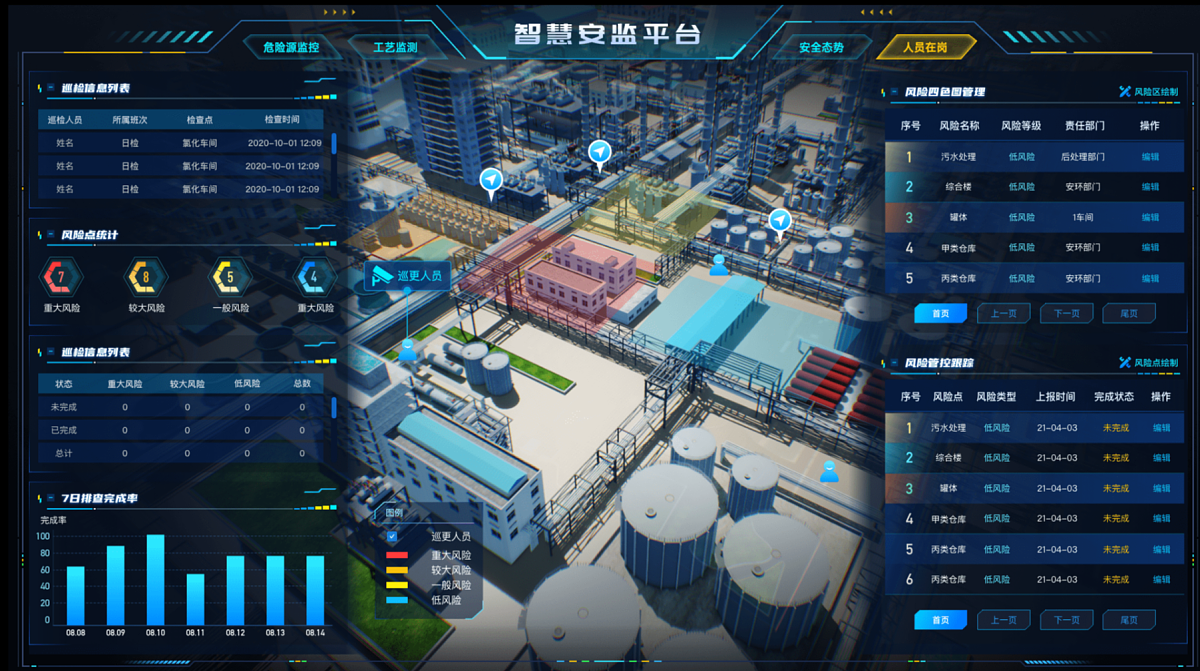Edit row 6 丙类仓库 in 风险管控跟踪
Viewport: 1200px width, 671px height.
tap(1161, 580)
